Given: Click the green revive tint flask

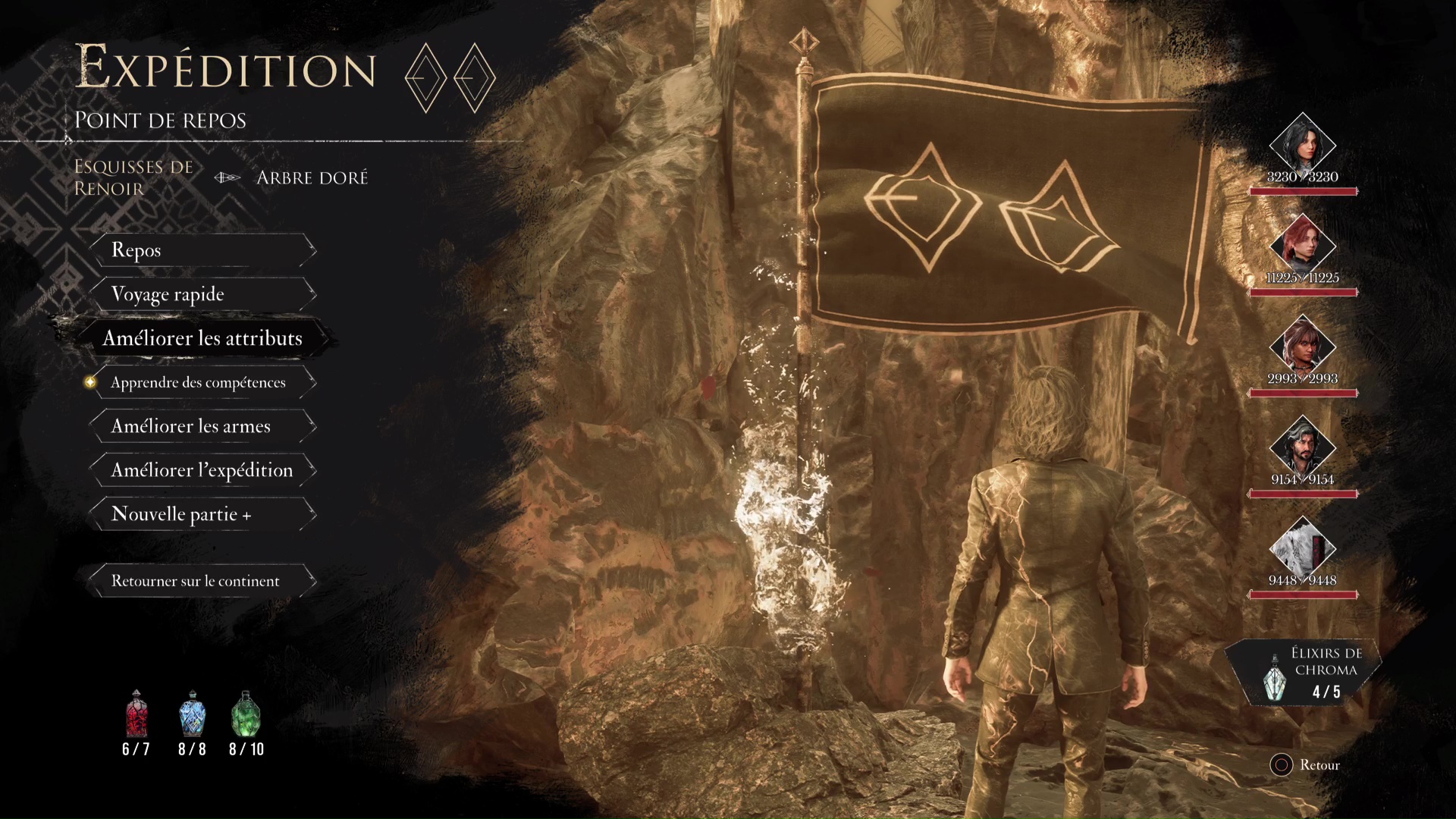Looking at the screenshot, I should coord(246,714).
